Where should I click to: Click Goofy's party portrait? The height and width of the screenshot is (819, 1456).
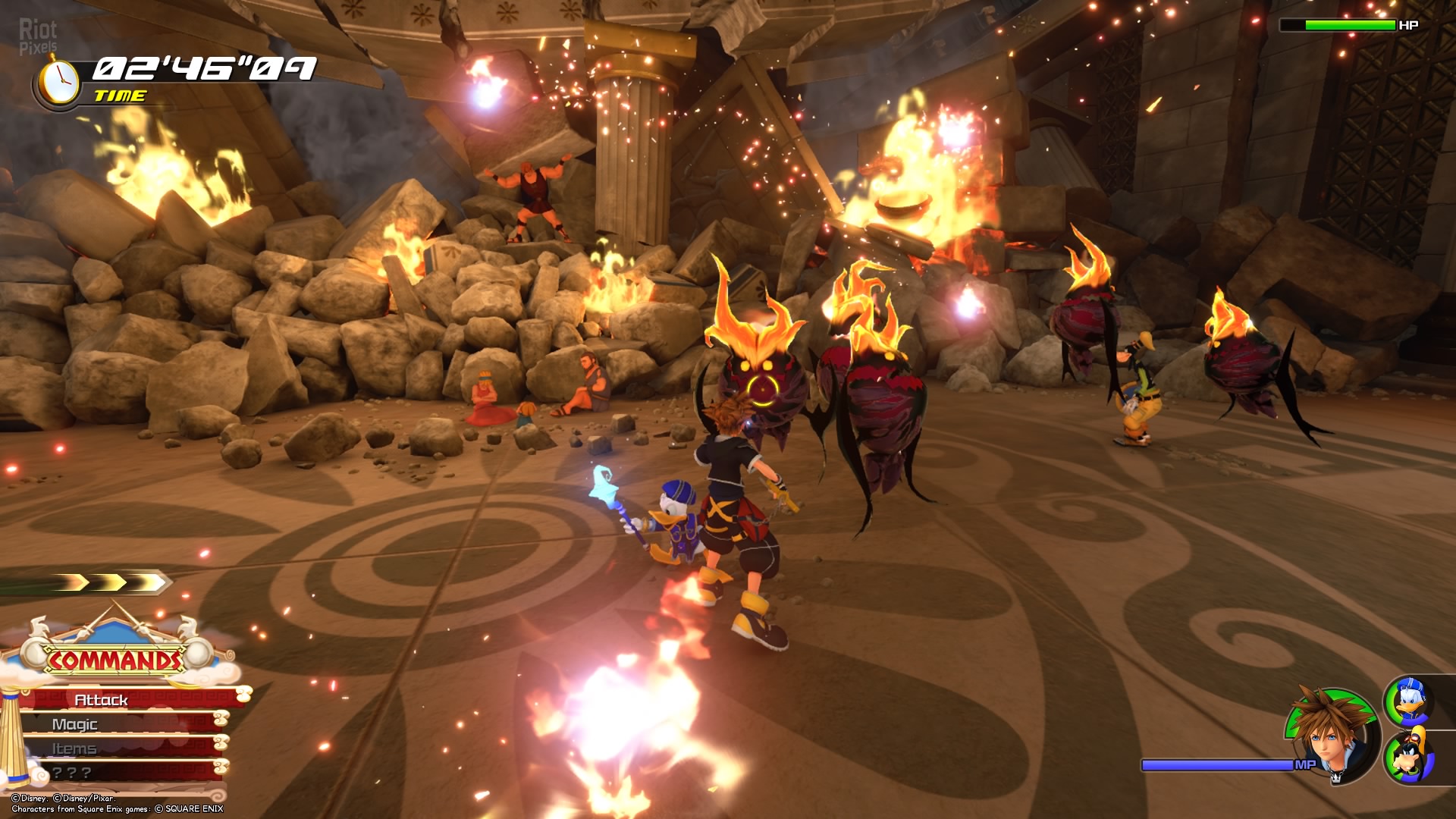pos(1409,755)
